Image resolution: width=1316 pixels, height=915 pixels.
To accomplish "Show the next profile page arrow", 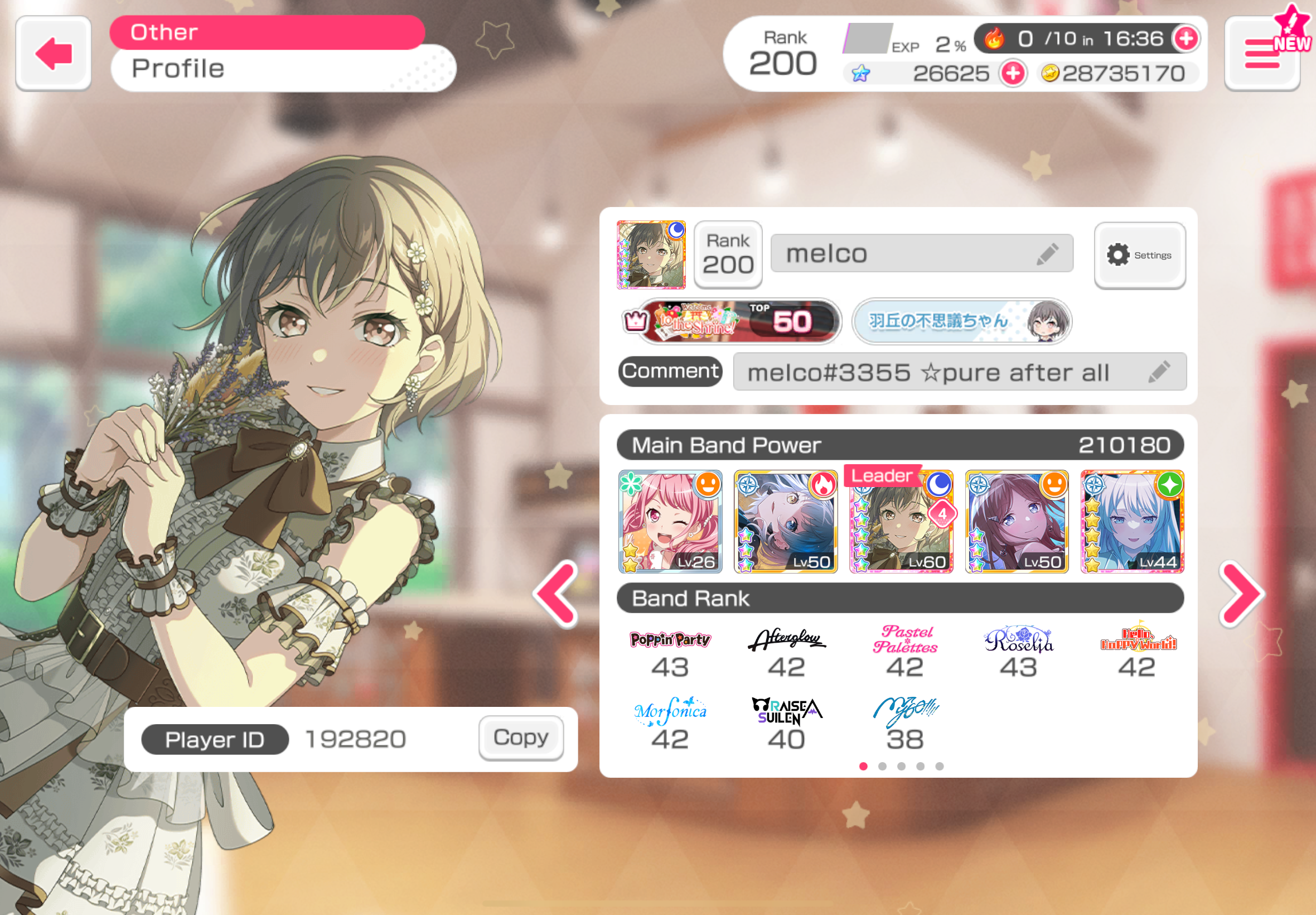I will point(1241,594).
